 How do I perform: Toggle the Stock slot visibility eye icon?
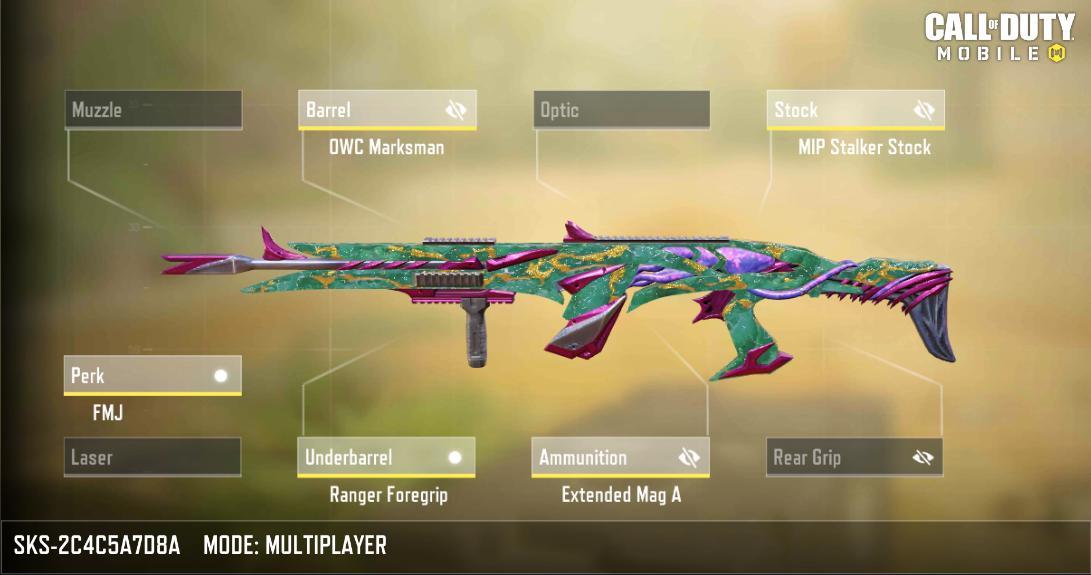click(x=924, y=110)
